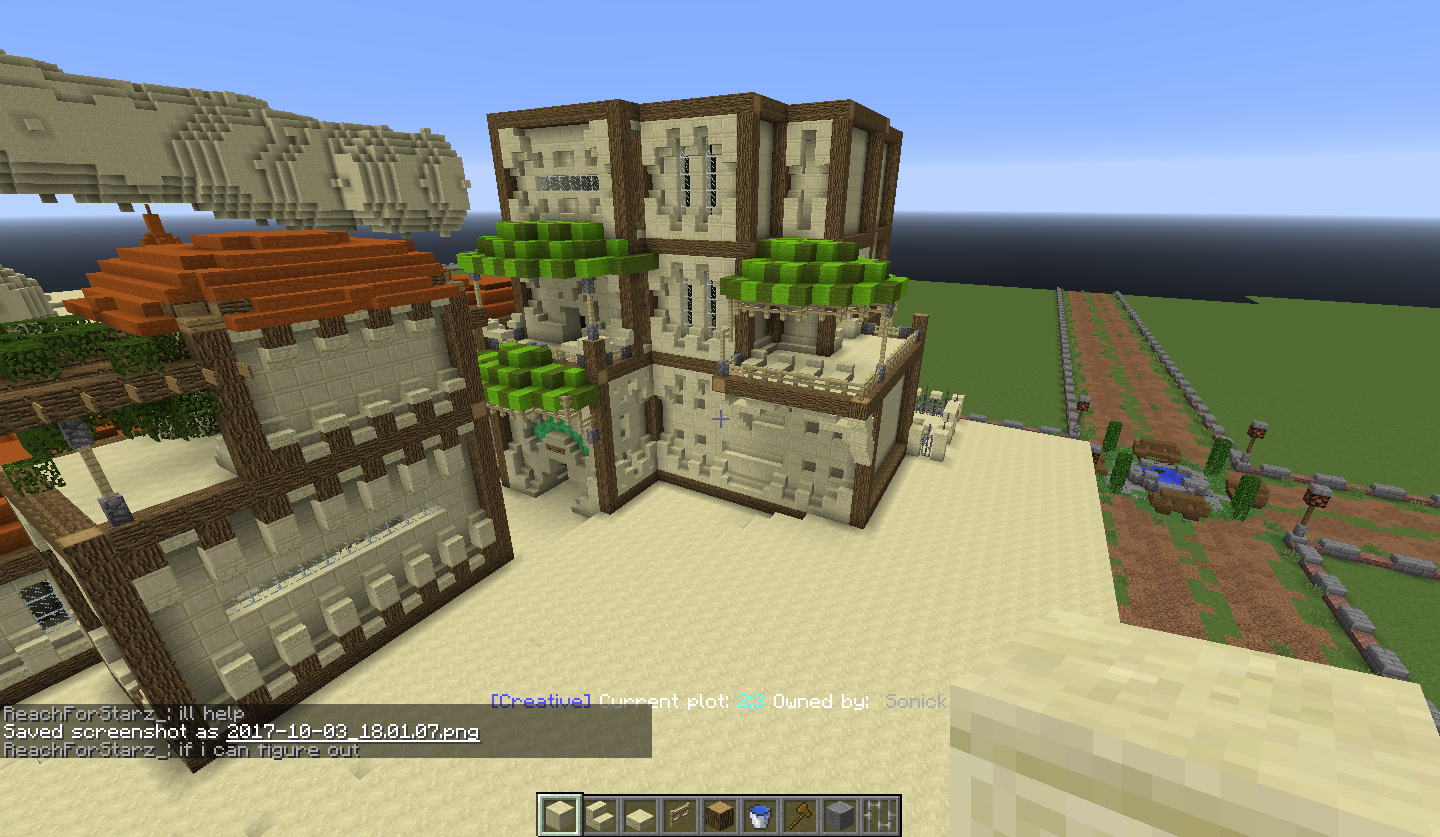
Task: Click the crosshair at the screen center
Action: (719, 420)
